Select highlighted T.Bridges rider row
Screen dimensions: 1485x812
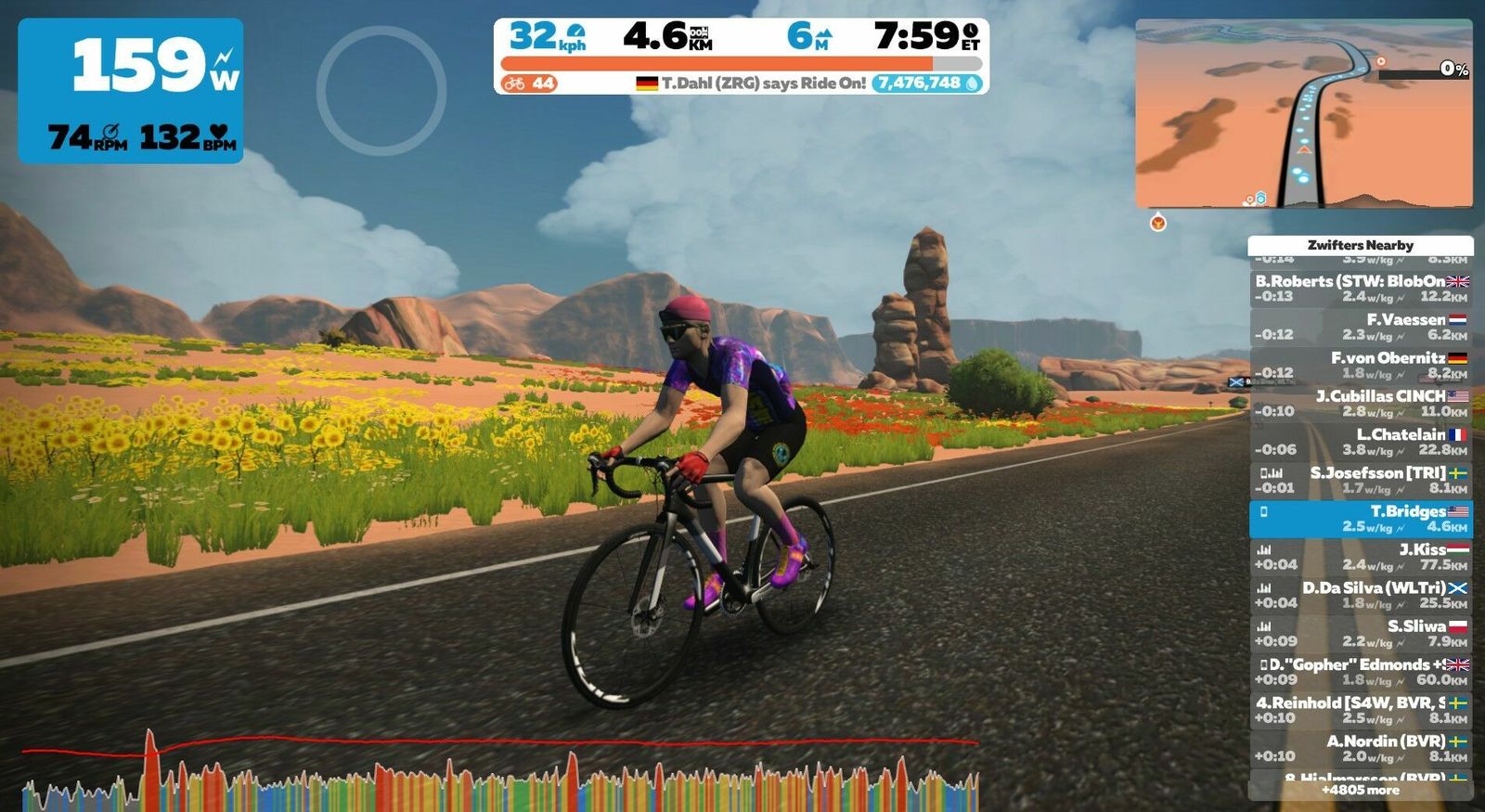[1360, 519]
